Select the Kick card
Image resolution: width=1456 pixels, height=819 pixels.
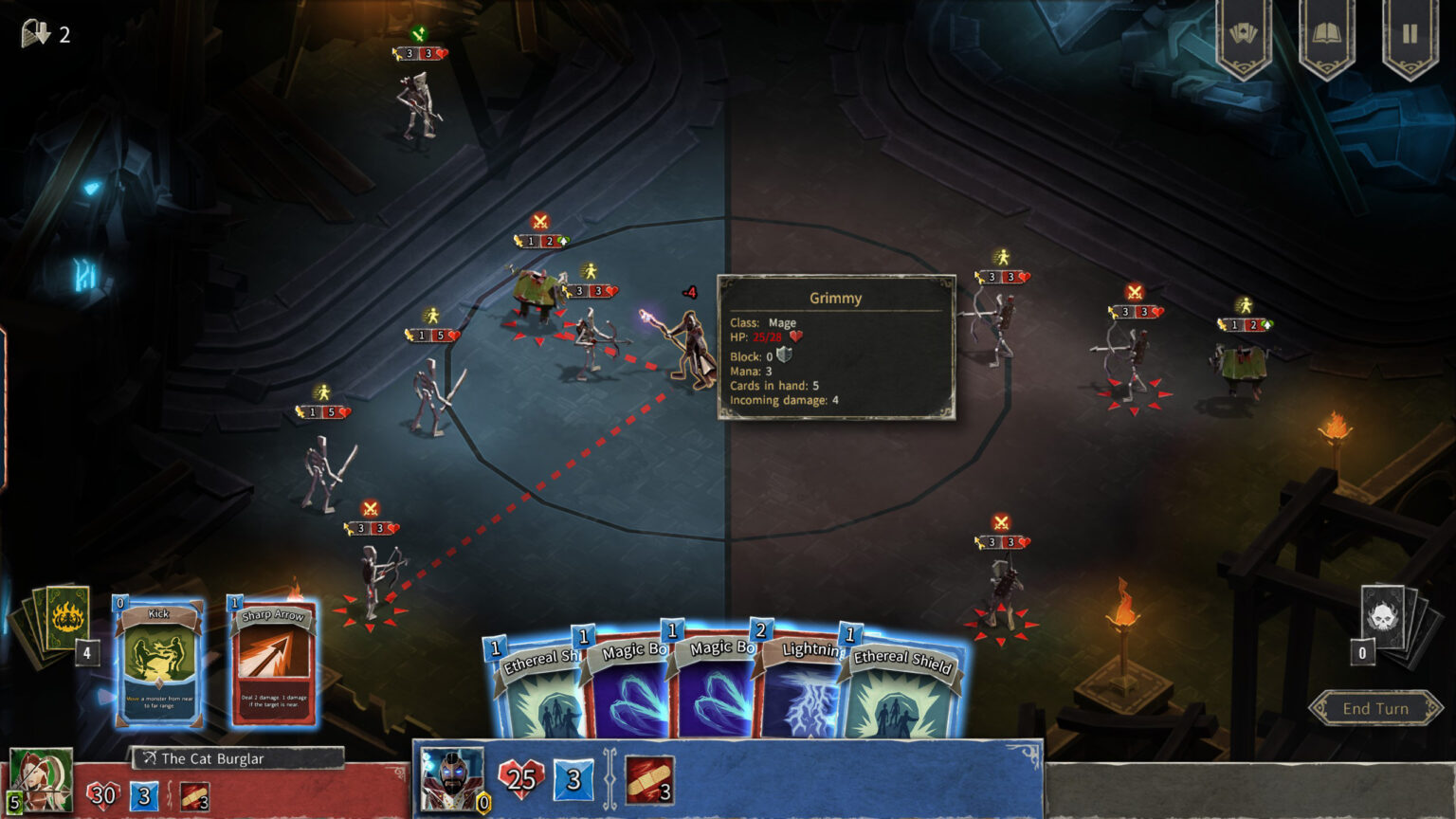158,664
